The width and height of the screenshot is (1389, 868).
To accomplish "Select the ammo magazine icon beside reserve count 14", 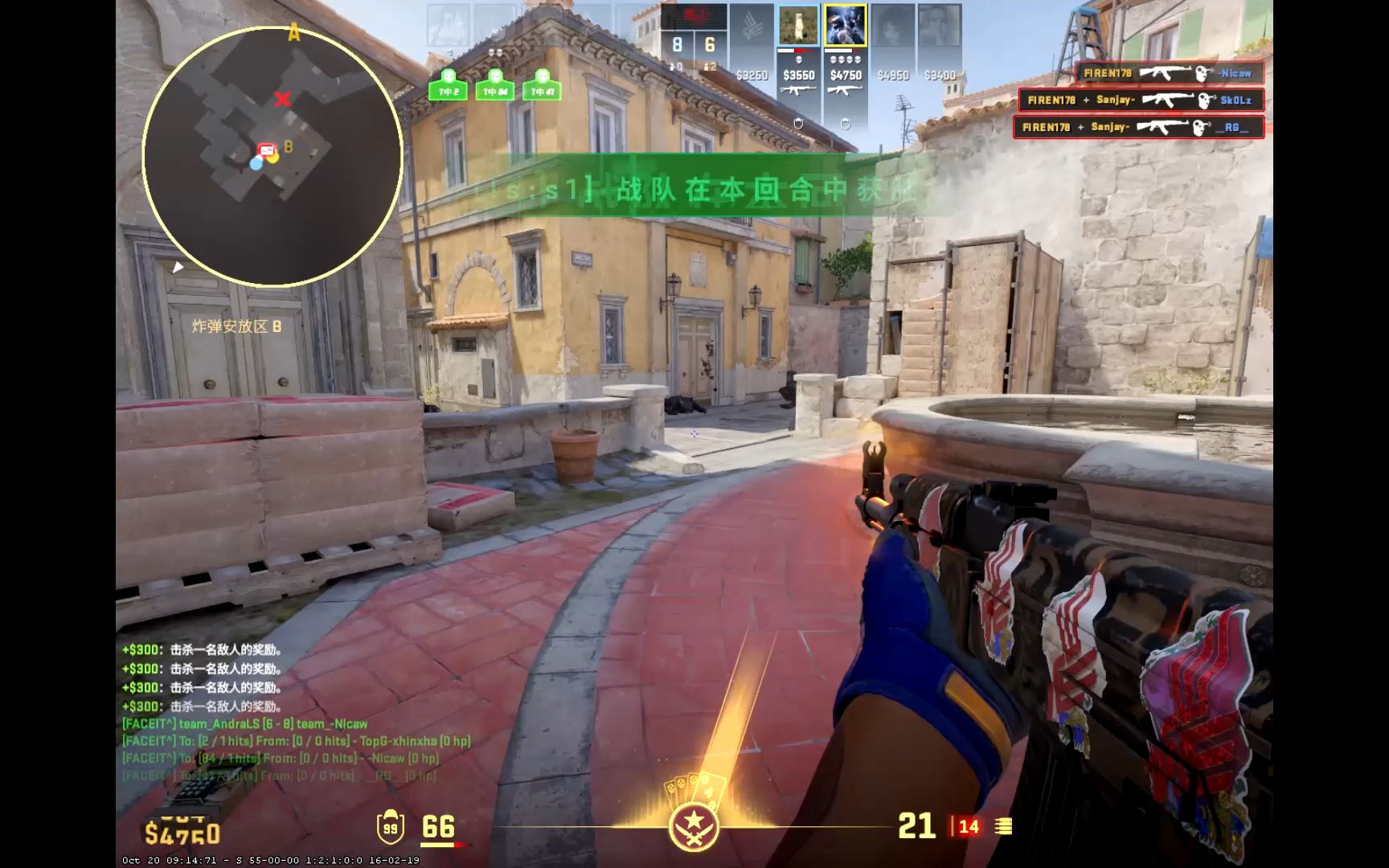I will (x=1004, y=826).
